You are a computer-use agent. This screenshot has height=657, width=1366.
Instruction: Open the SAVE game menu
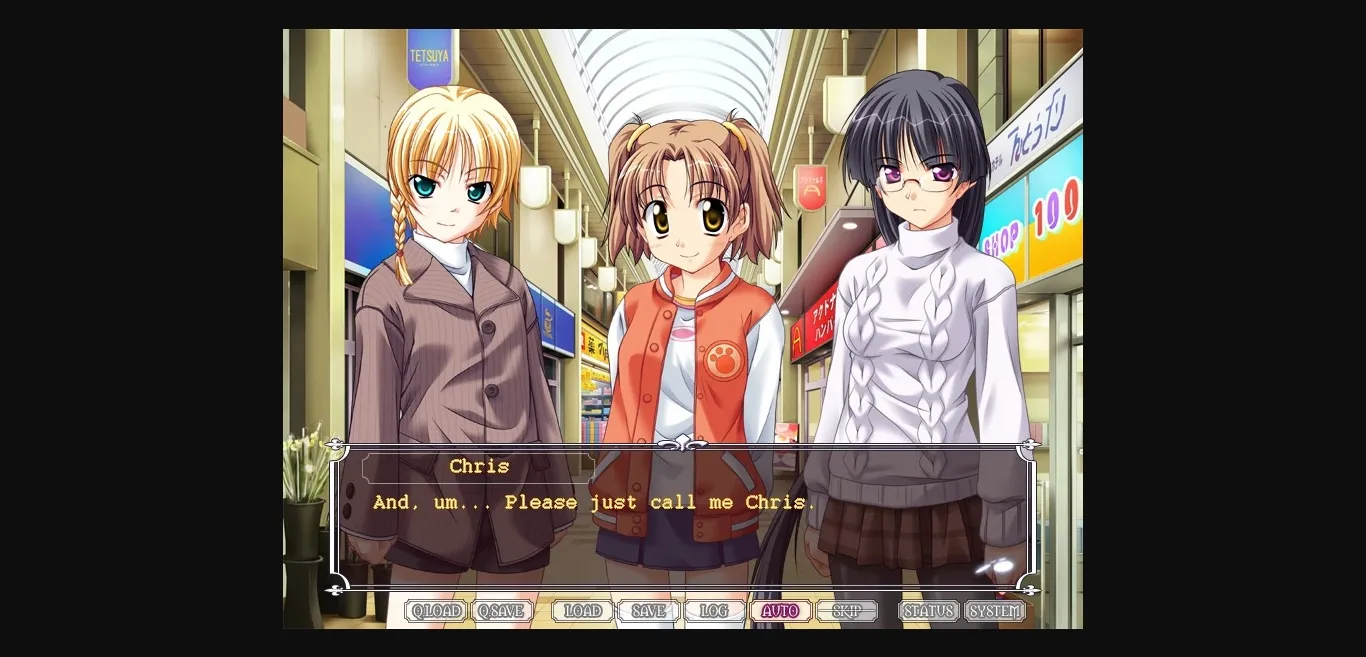click(648, 611)
